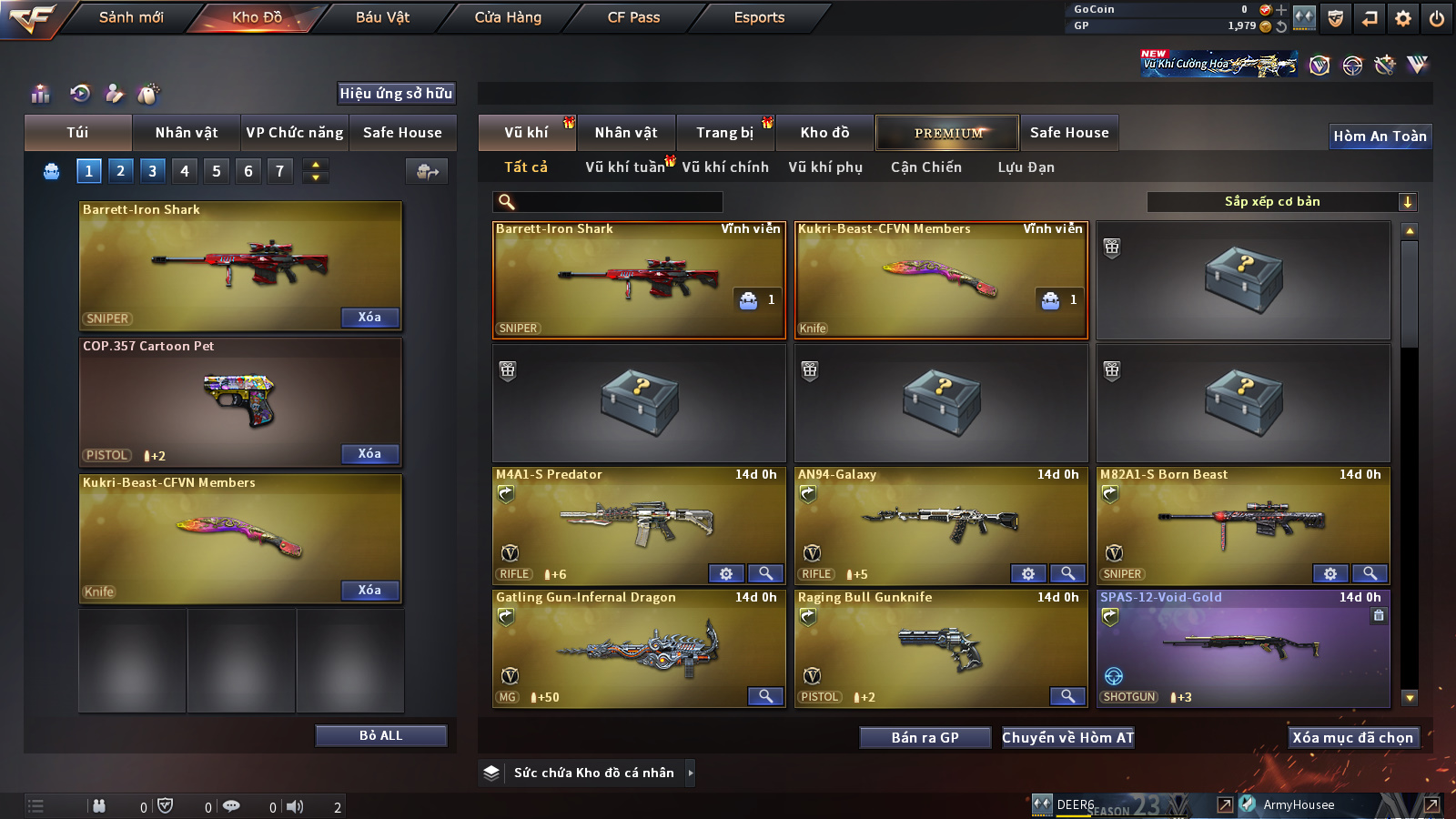Open the Sảnh mới lobby tab
Screen dimensions: 1456x819
131,17
